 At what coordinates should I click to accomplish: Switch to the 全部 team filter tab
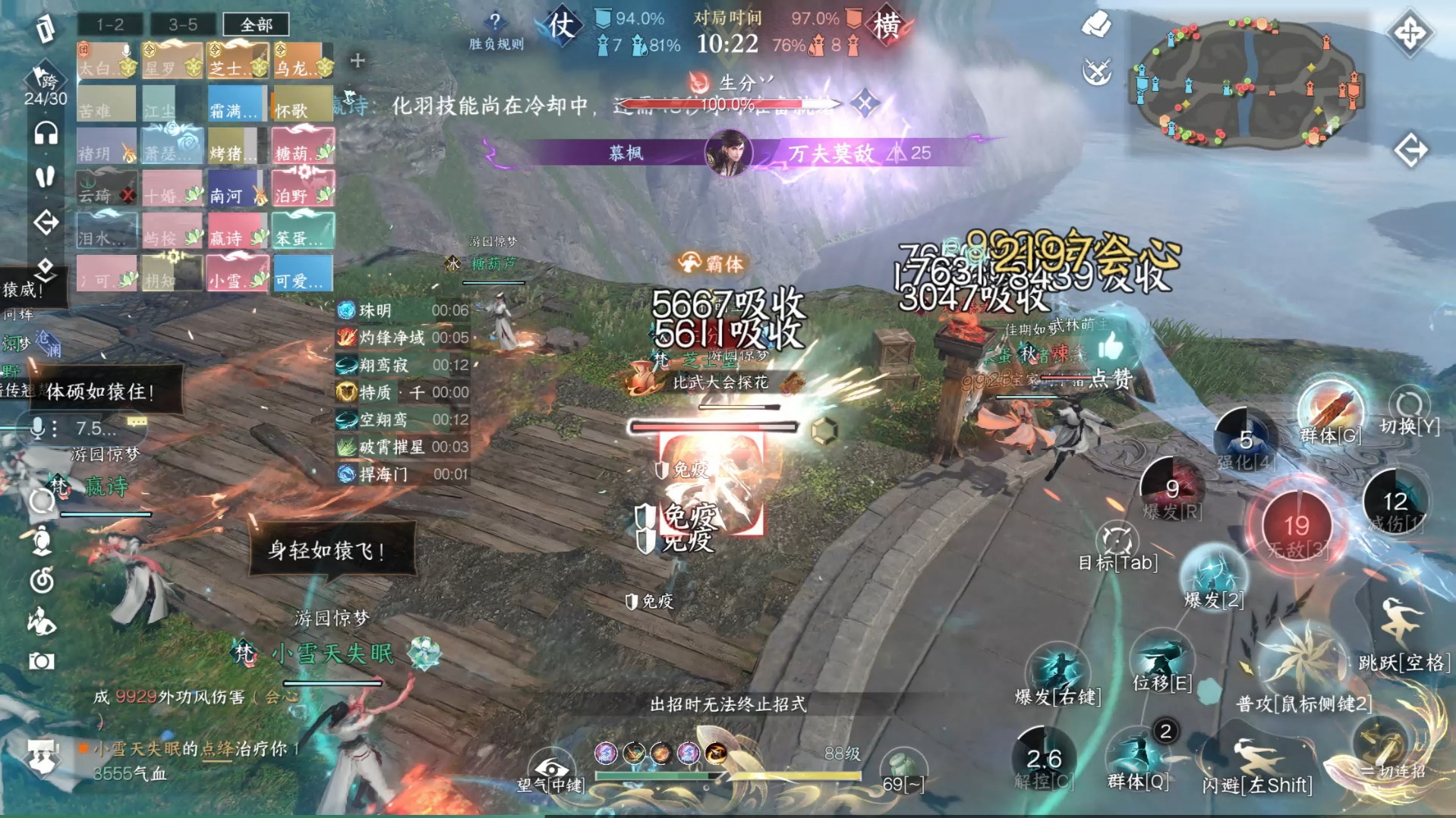coord(257,24)
